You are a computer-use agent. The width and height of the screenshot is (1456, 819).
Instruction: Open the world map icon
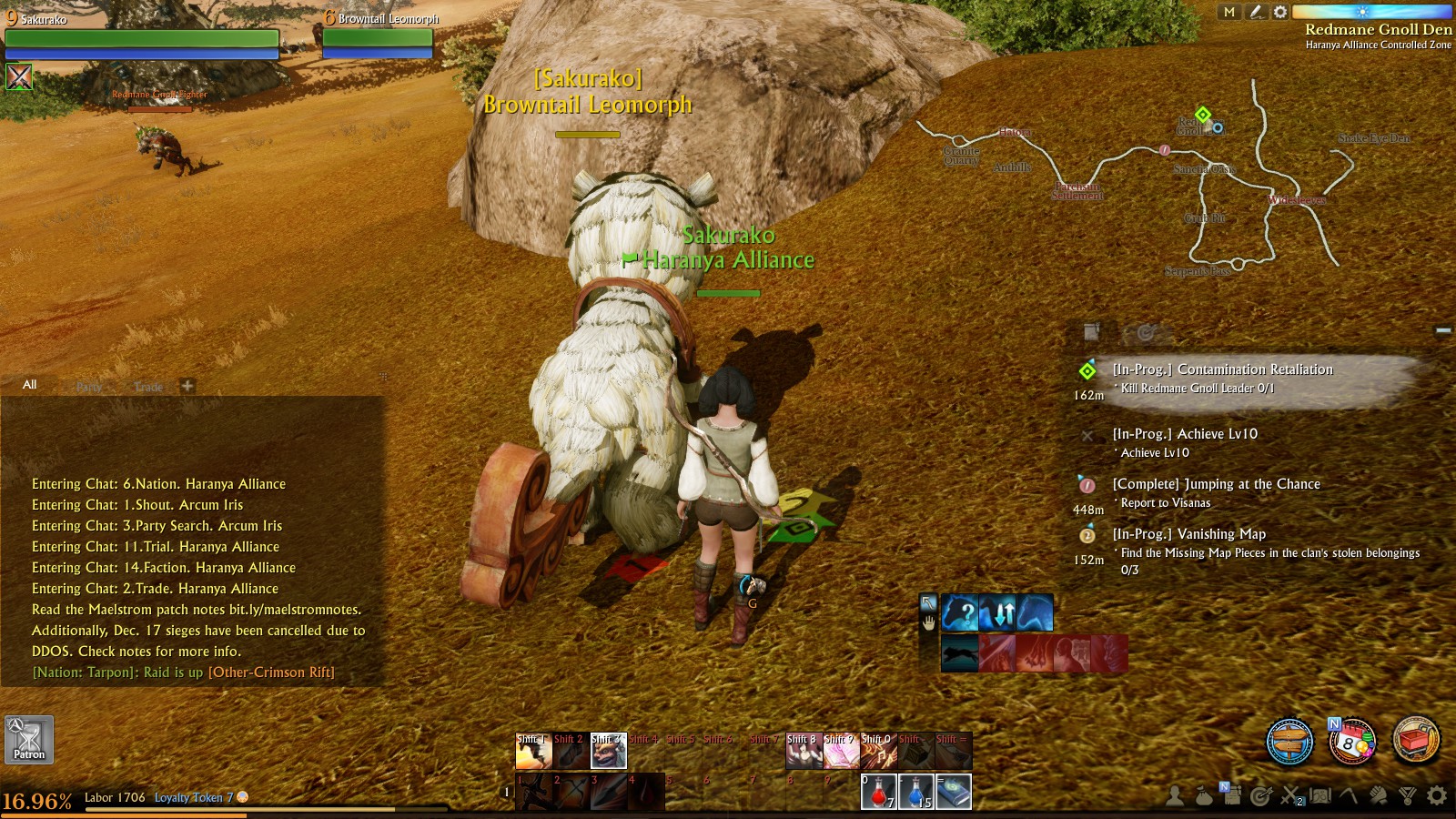pyautogui.click(x=1321, y=796)
